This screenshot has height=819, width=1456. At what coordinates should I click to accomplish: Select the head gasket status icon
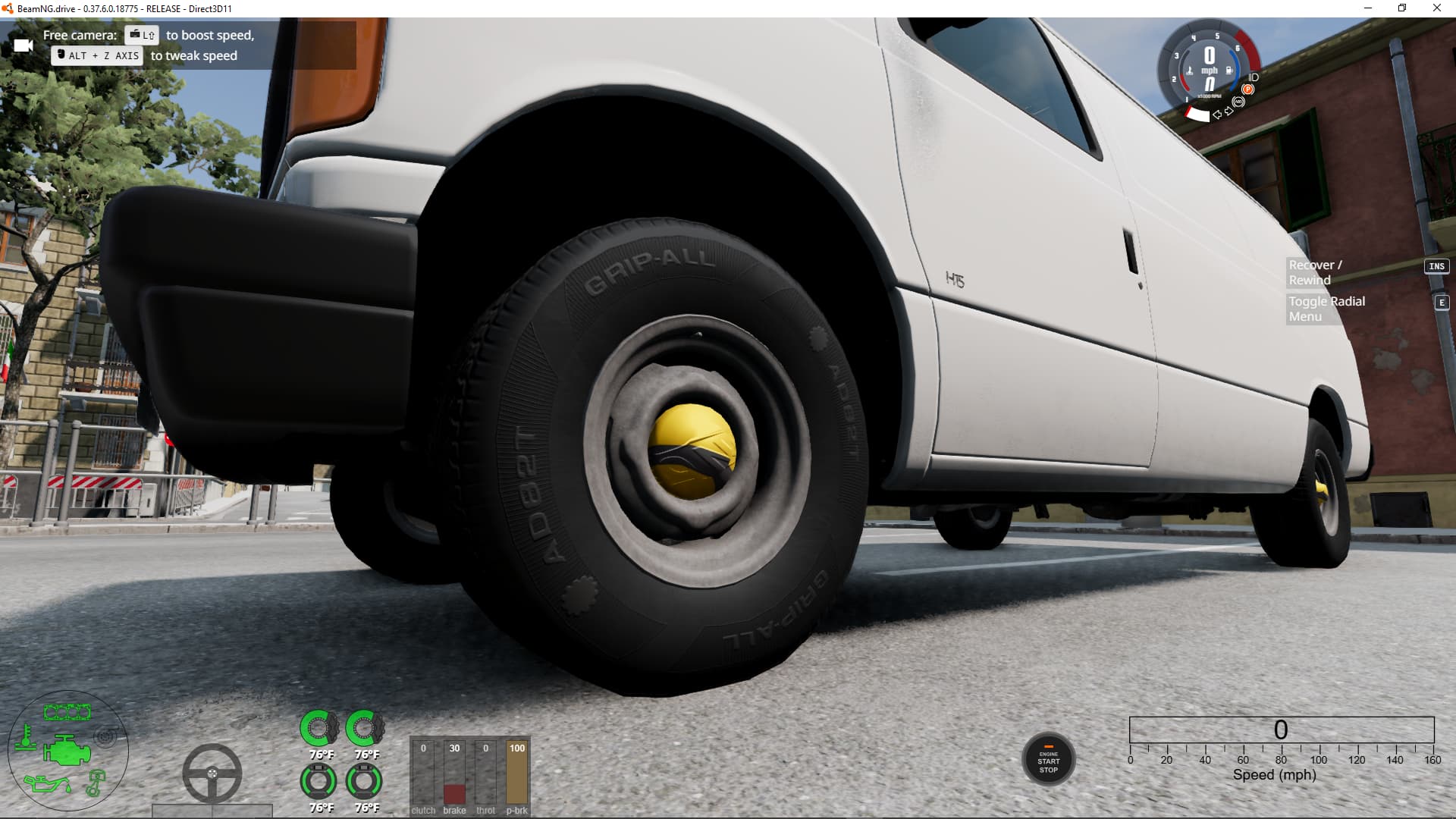(x=67, y=712)
